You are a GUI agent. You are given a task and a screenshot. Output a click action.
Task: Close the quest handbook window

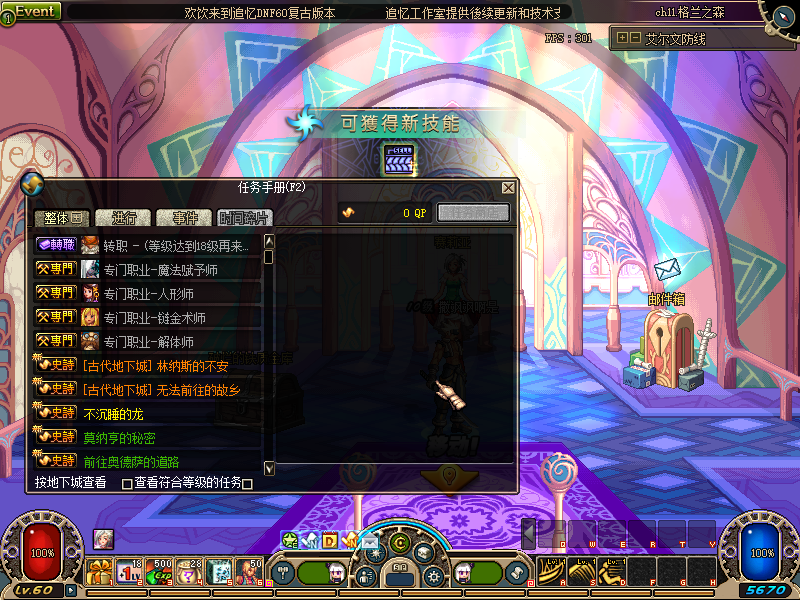[508, 188]
